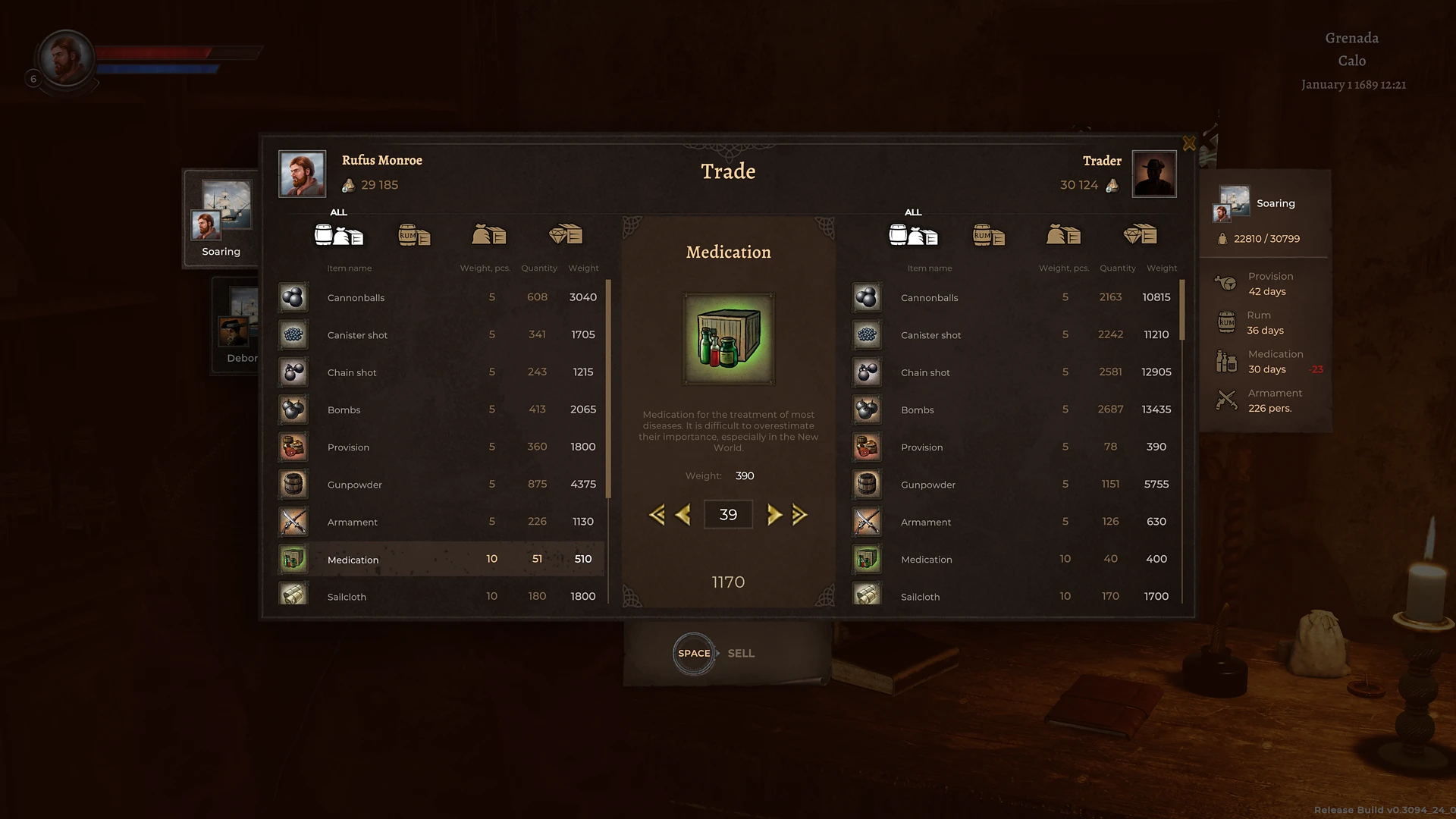Set medication quantity to minimum
This screenshot has width=1456, height=819.
[657, 515]
